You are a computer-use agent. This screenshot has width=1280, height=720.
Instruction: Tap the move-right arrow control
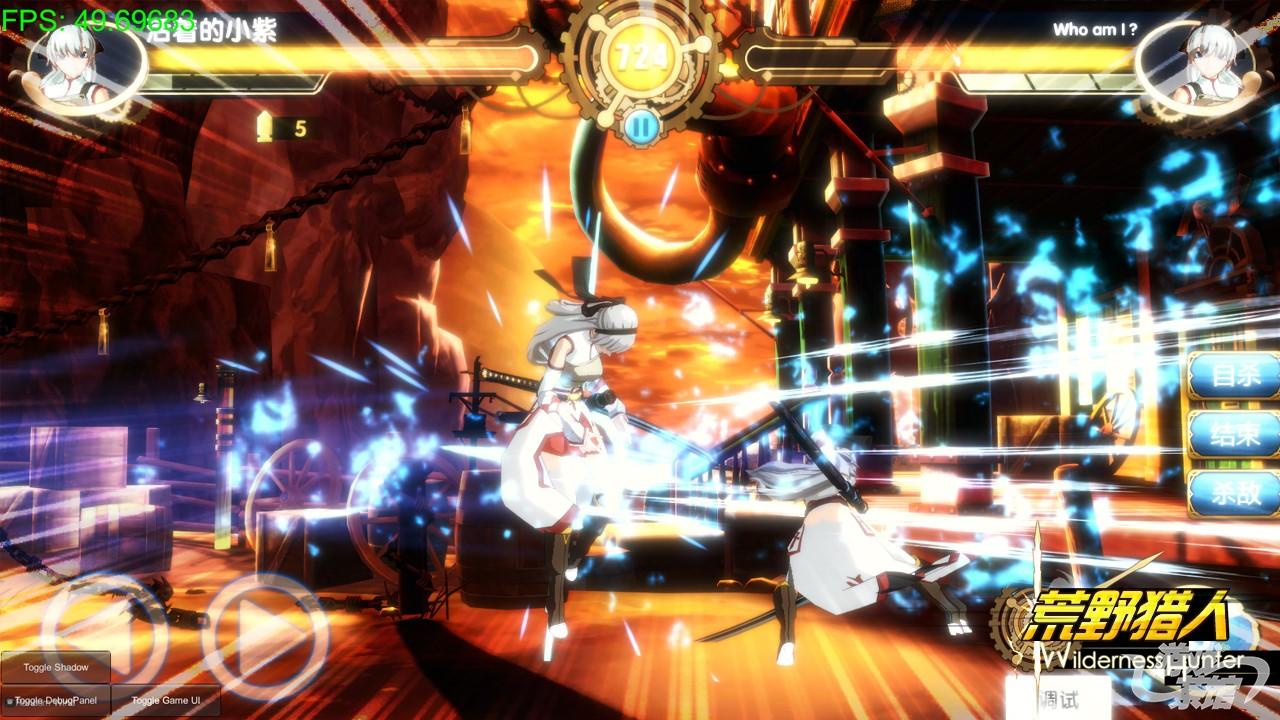point(266,632)
